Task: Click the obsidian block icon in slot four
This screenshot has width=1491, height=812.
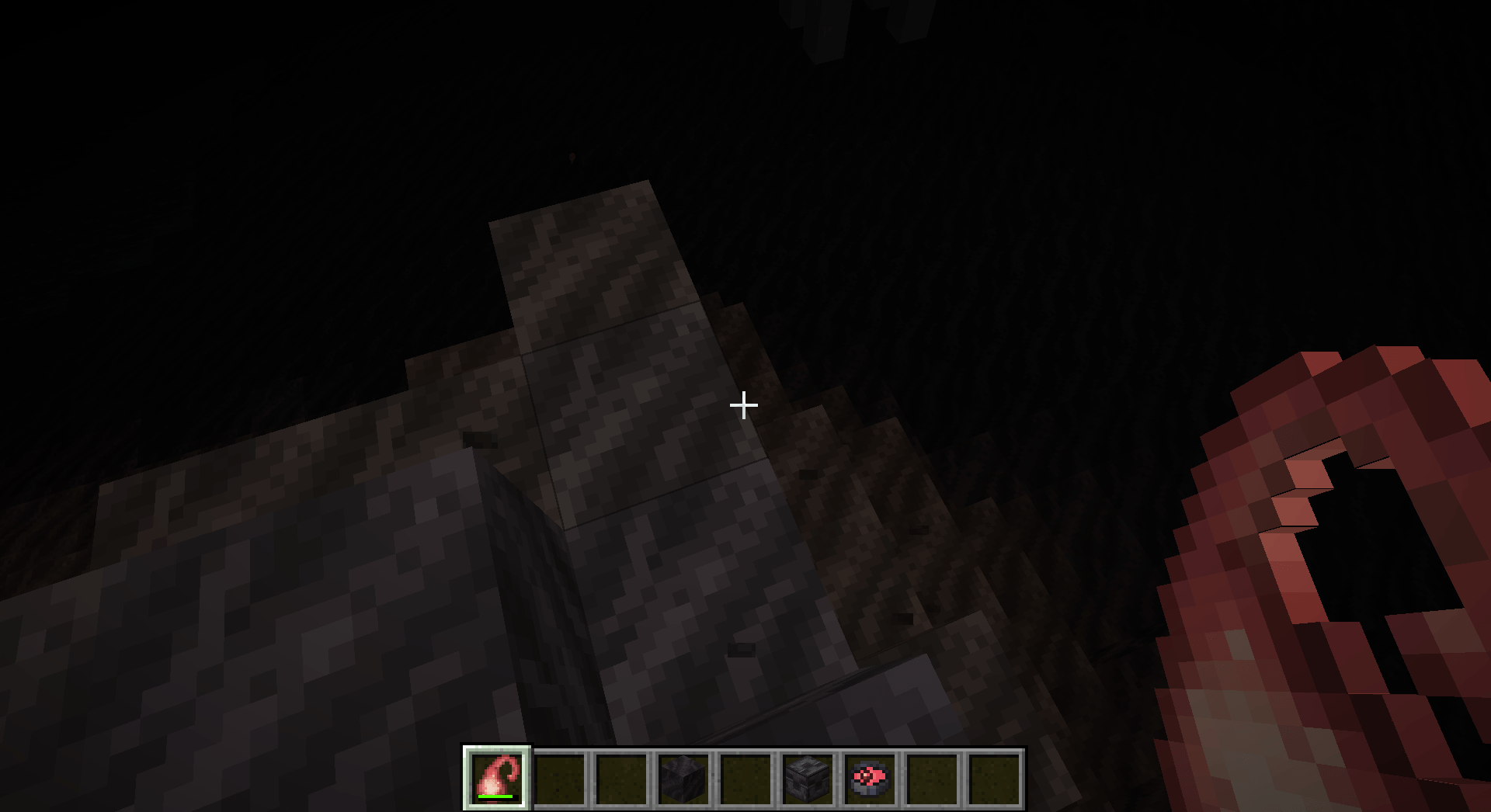Action: tap(683, 780)
